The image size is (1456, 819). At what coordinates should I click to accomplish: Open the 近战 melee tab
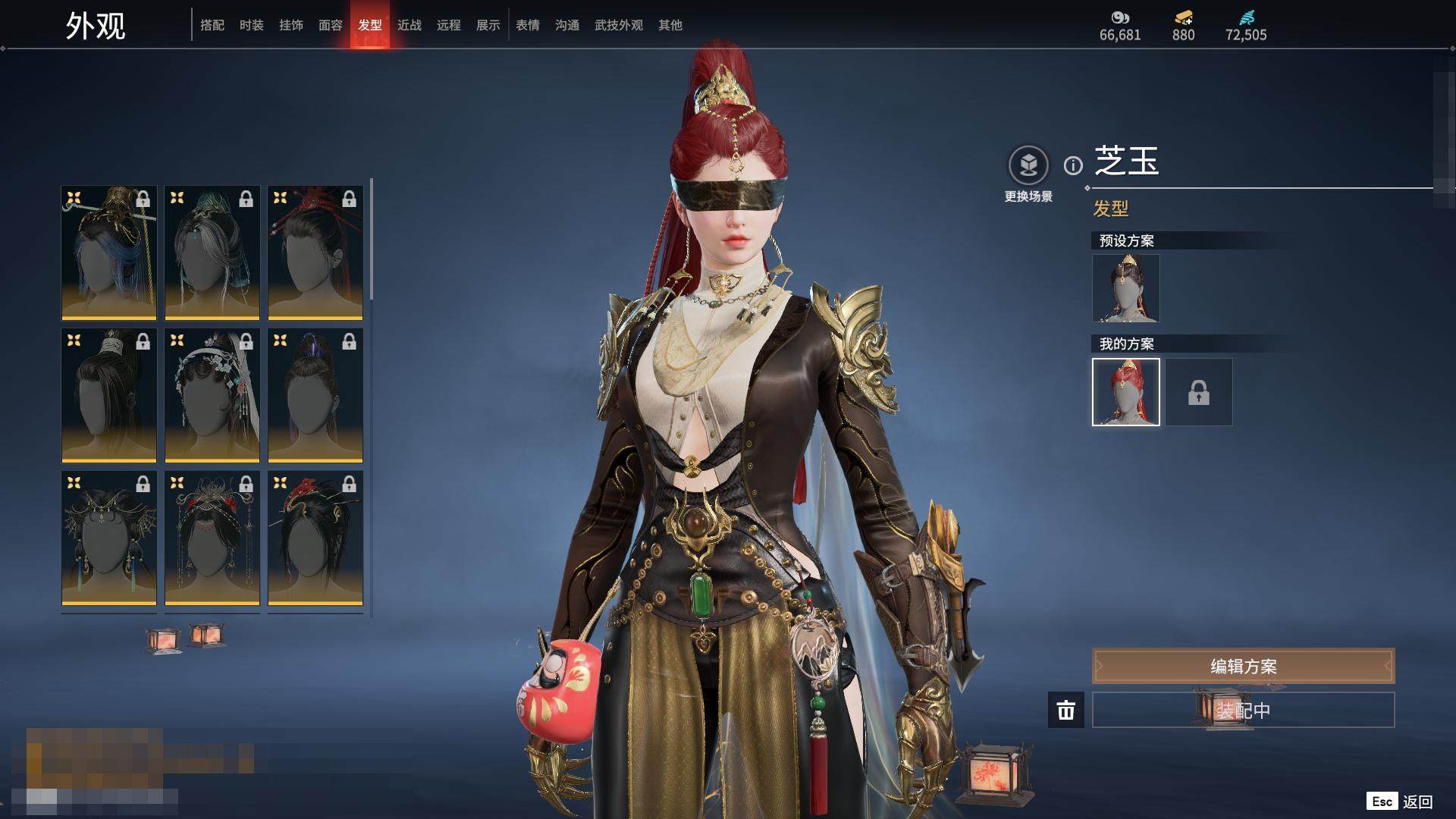click(409, 25)
